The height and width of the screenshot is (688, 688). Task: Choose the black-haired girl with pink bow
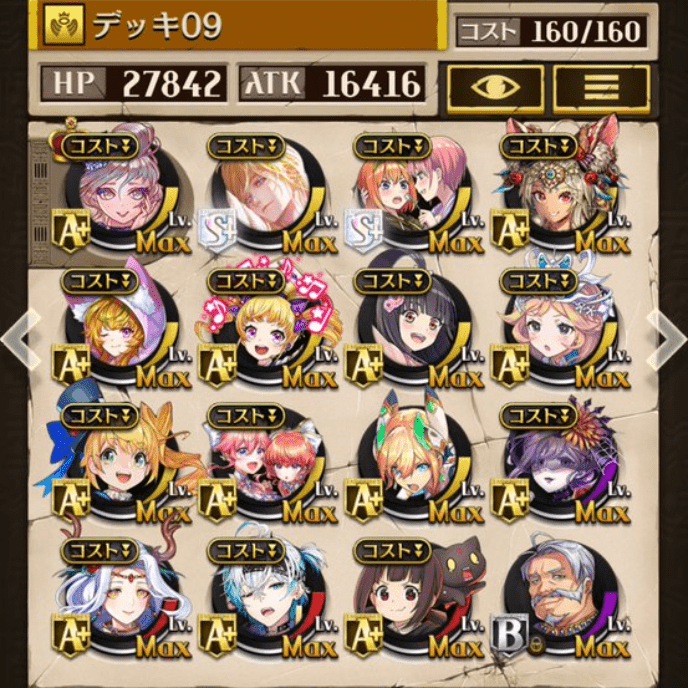tap(412, 328)
